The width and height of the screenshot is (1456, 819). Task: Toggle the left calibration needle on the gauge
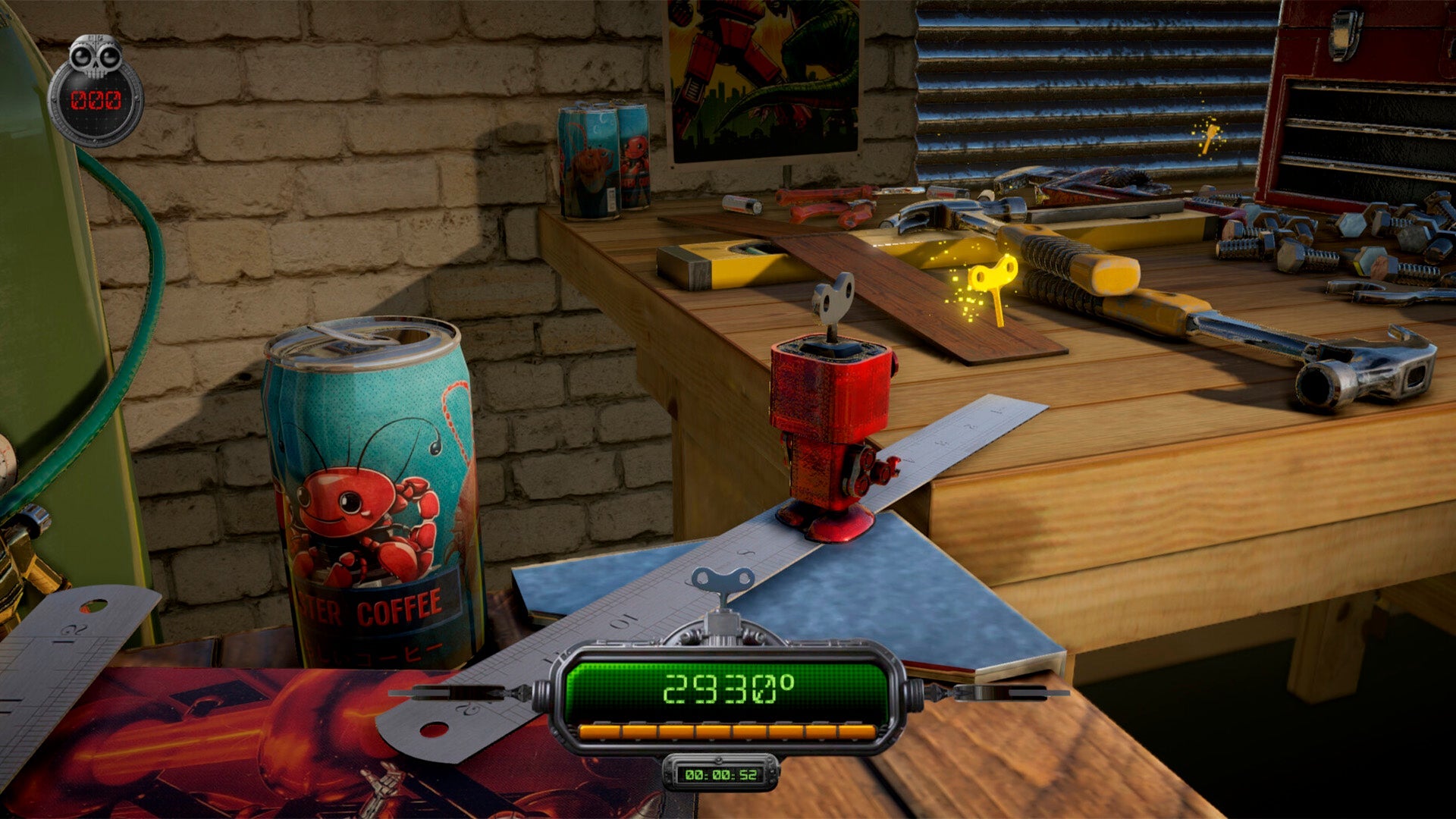point(455,694)
